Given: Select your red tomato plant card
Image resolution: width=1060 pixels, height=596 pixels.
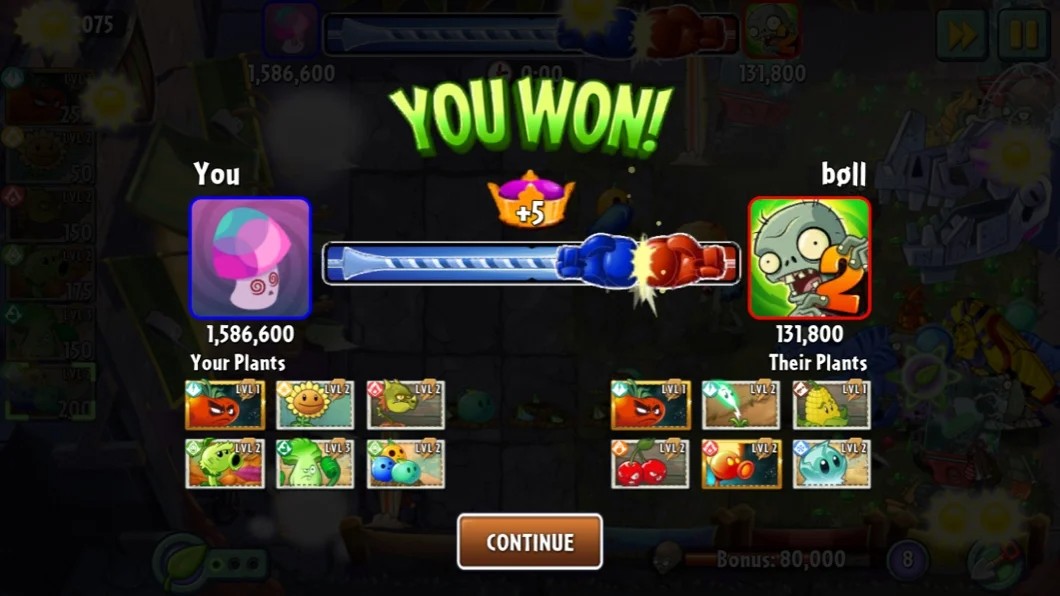Looking at the screenshot, I should point(225,404).
